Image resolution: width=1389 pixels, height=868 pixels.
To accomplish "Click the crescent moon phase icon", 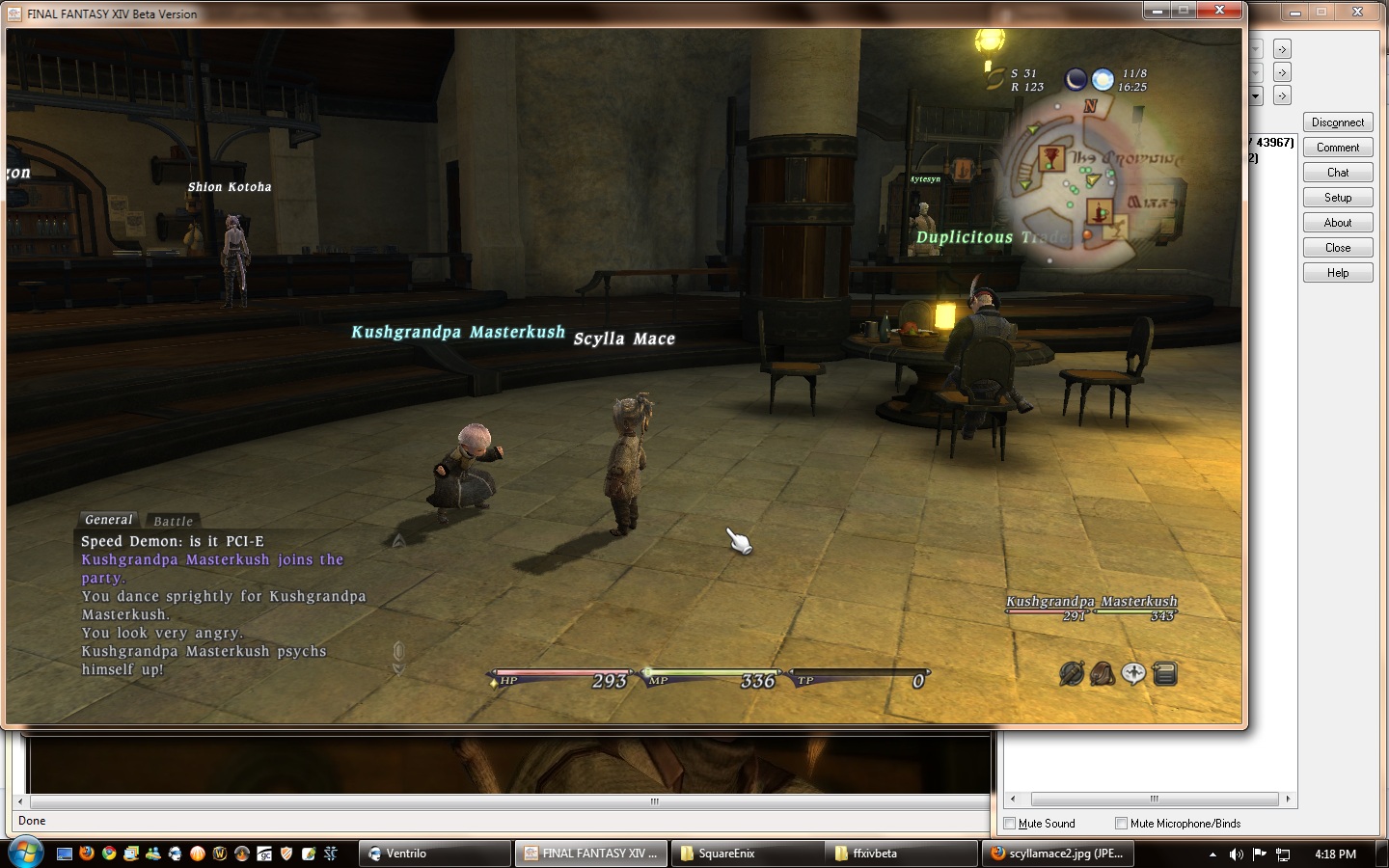I will coord(1076,80).
